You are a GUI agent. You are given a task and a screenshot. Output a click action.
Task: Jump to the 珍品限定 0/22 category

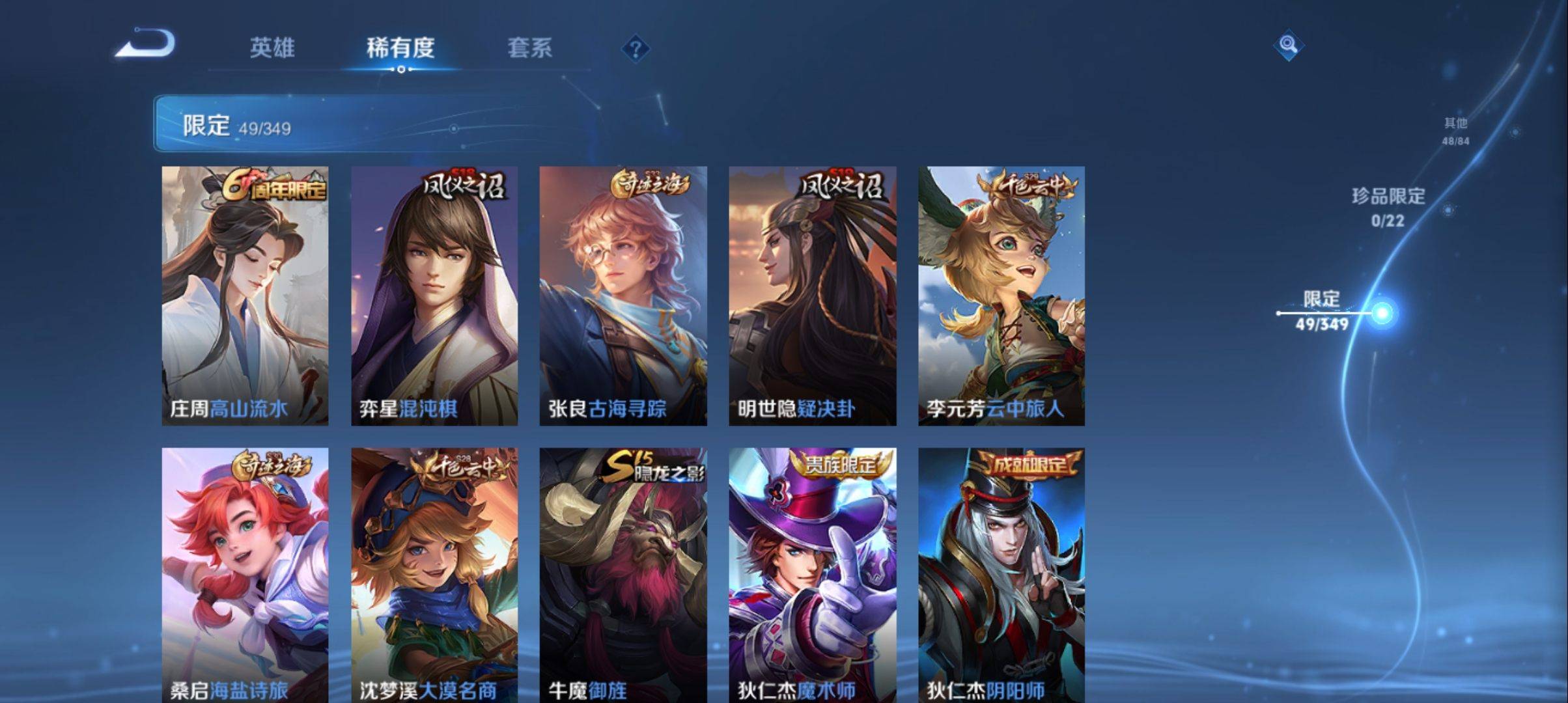pos(1388,207)
